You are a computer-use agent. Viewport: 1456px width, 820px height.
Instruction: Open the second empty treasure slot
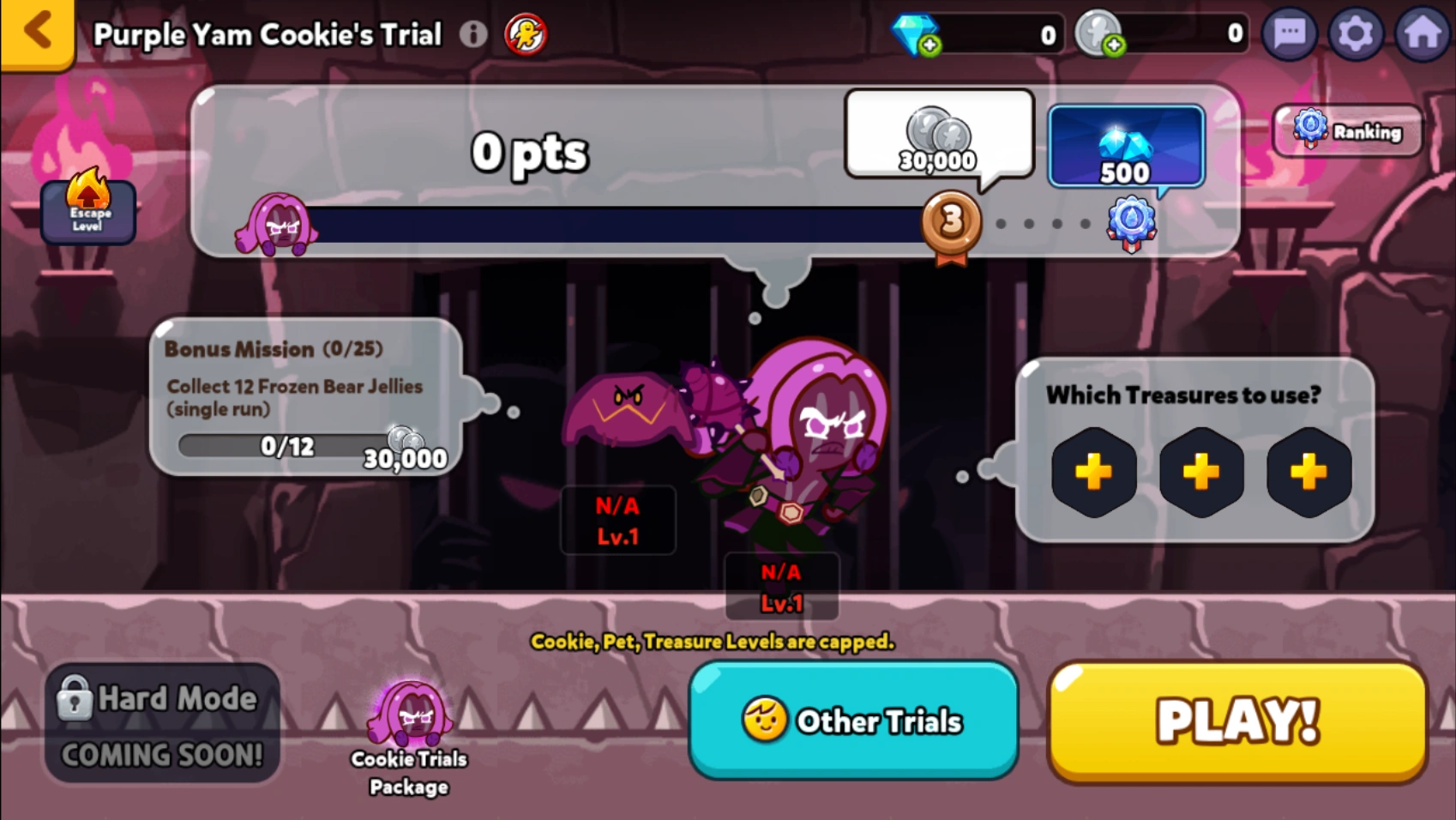coord(1200,473)
